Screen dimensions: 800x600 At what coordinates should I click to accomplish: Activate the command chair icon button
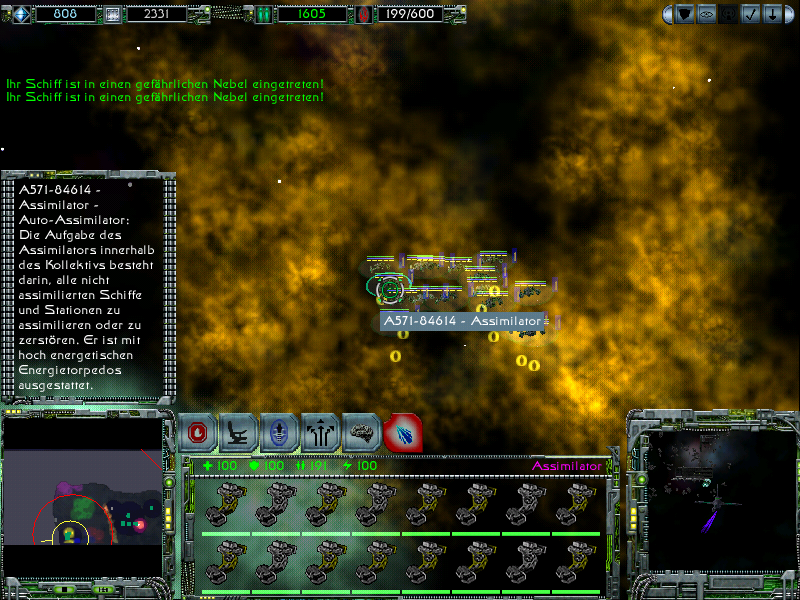tap(239, 433)
